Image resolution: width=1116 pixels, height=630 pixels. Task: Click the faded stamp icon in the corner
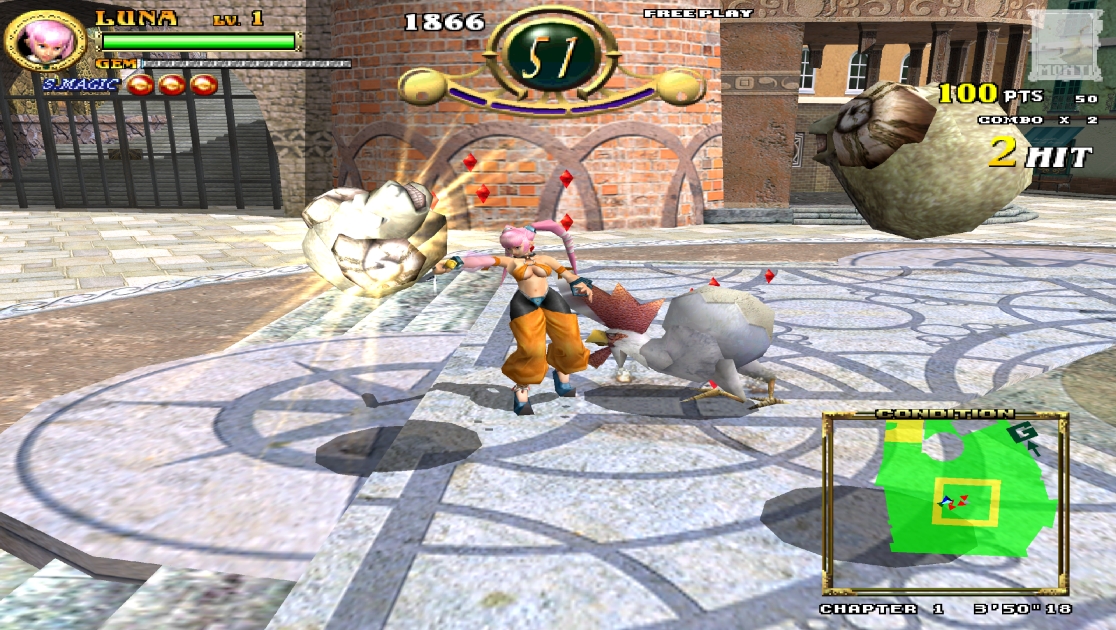click(1068, 42)
